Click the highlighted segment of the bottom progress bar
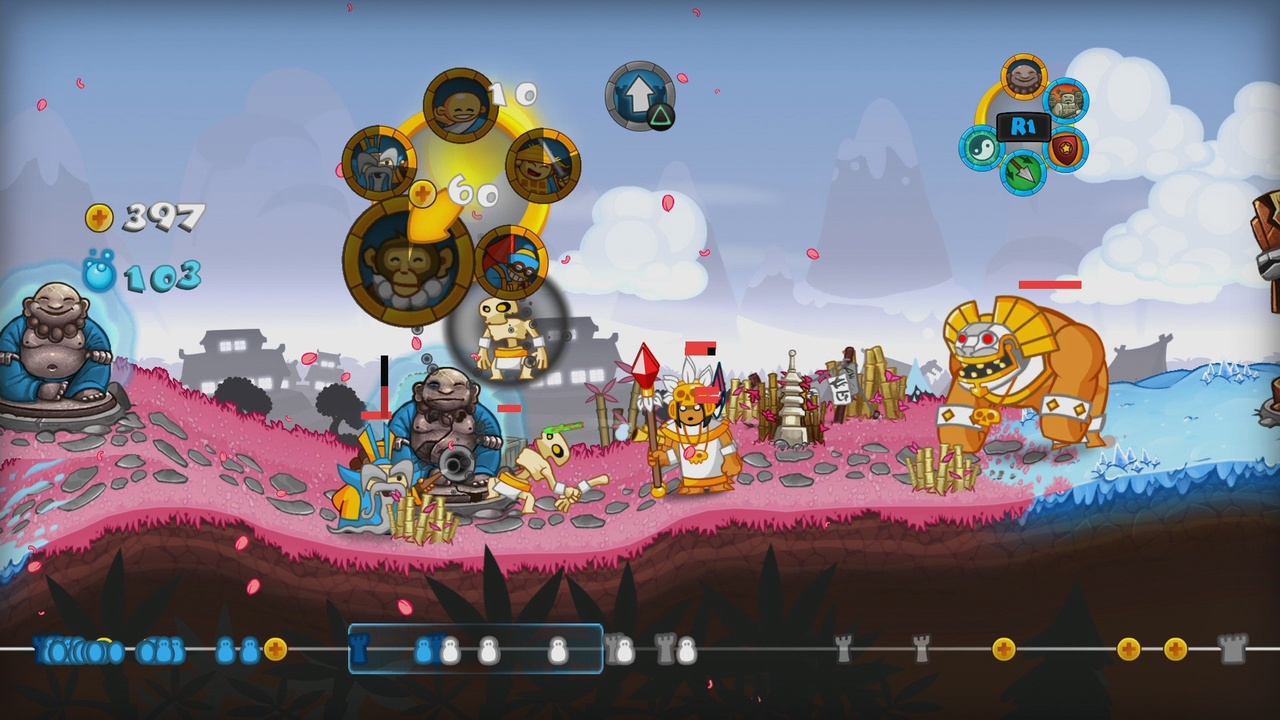 (476, 648)
